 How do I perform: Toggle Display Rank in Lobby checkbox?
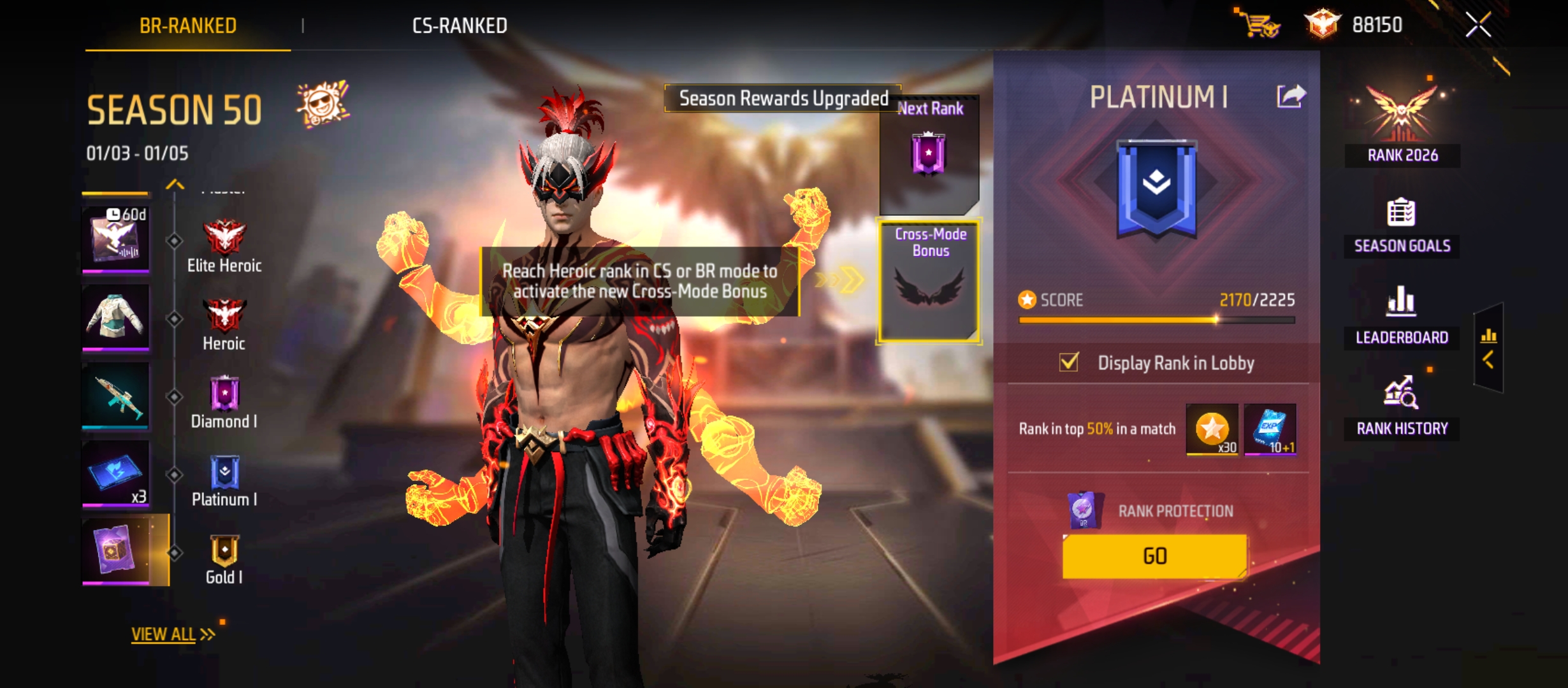tap(1069, 362)
